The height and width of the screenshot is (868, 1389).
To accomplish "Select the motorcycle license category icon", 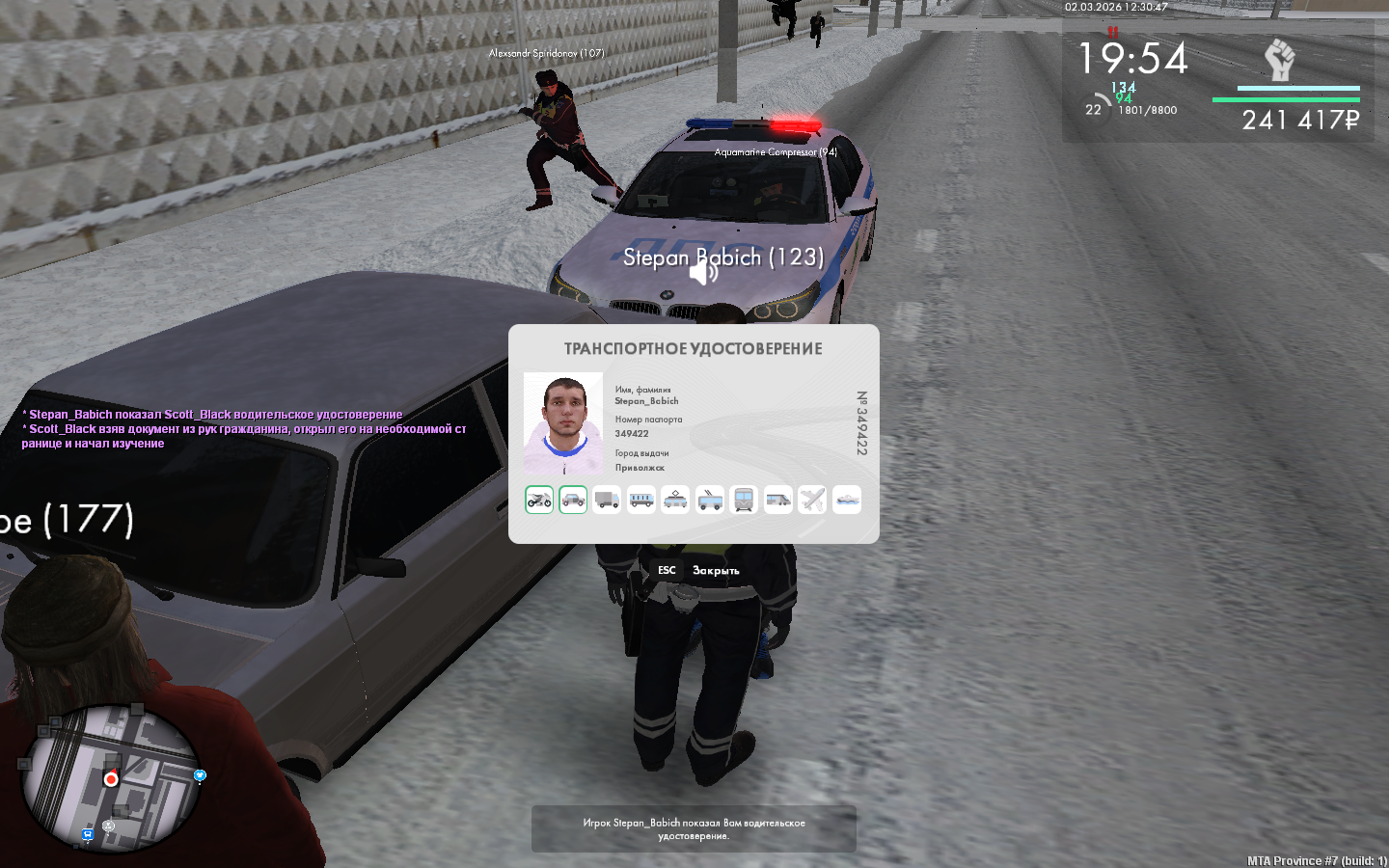I will [539, 500].
